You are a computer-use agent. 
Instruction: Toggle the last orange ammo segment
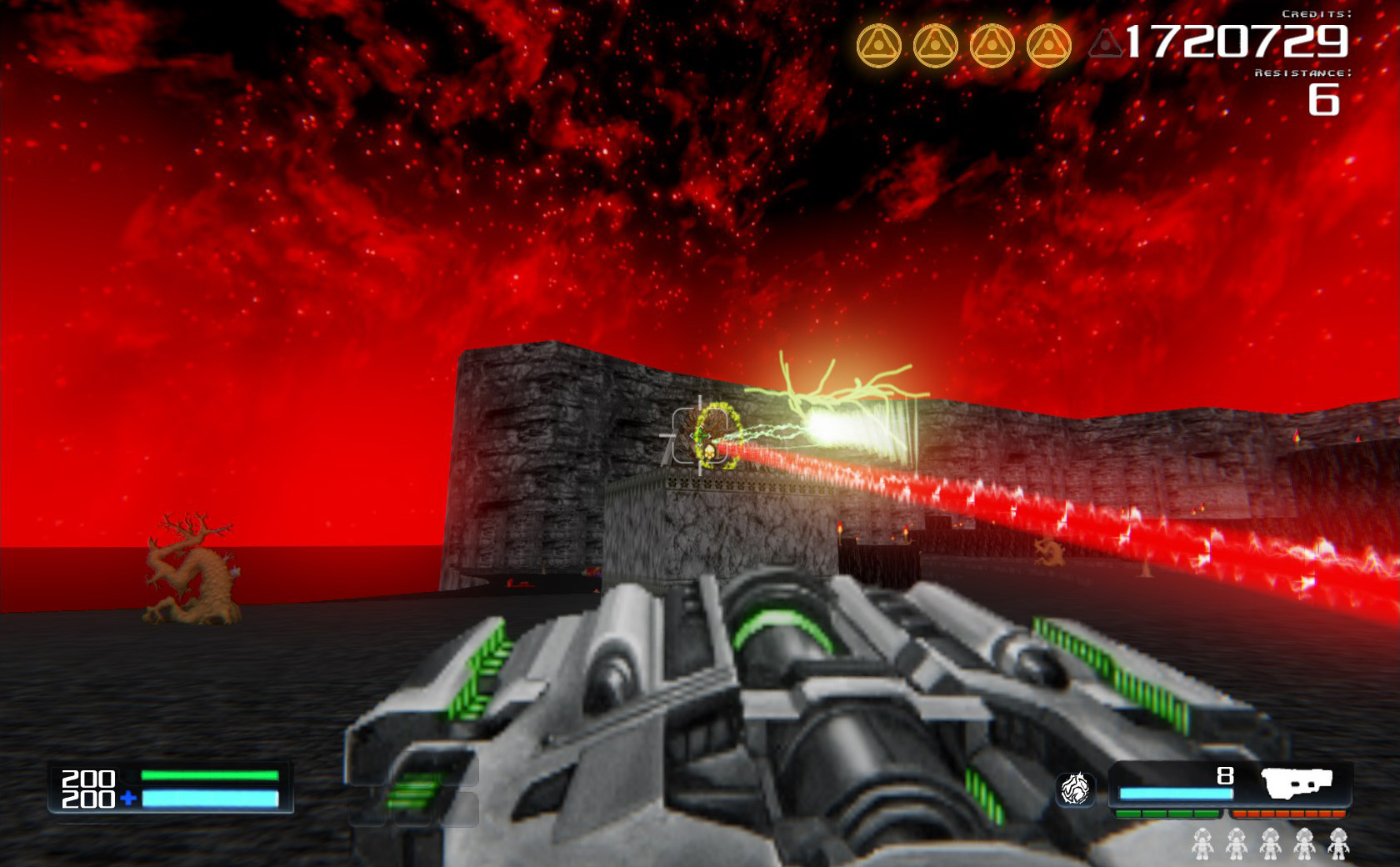point(1339,814)
